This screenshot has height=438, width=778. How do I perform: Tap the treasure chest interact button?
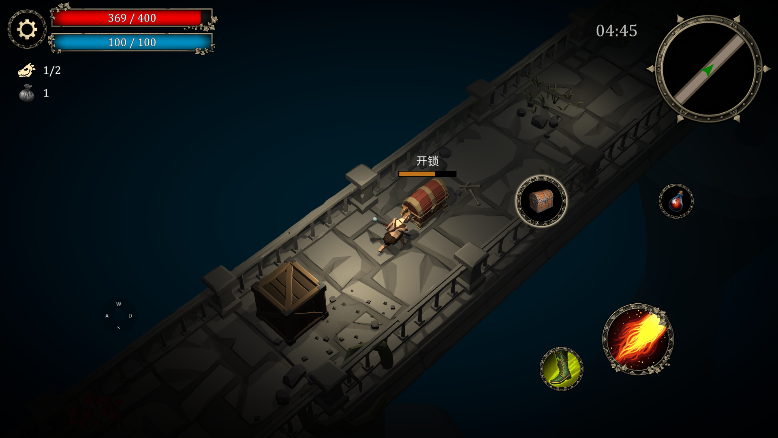pos(541,201)
